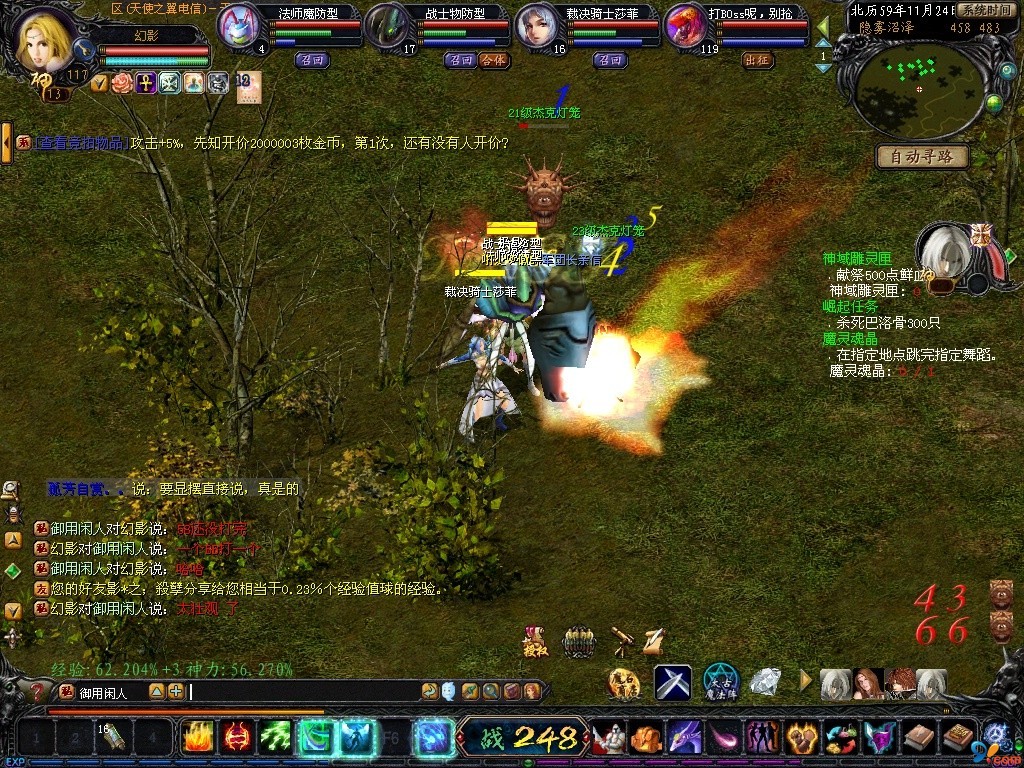Click the diamond gem icon
Viewport: 1024px width, 768px height.
[x=766, y=682]
